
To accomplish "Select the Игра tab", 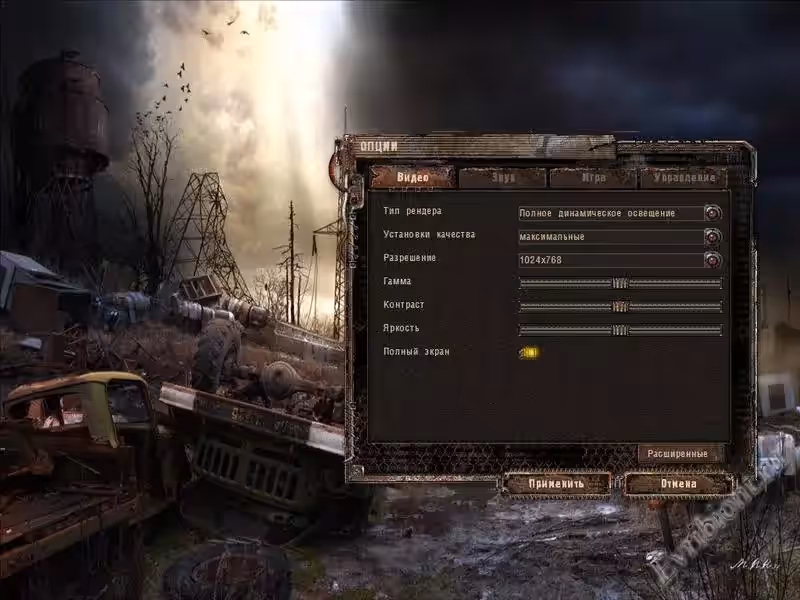I will 593,178.
